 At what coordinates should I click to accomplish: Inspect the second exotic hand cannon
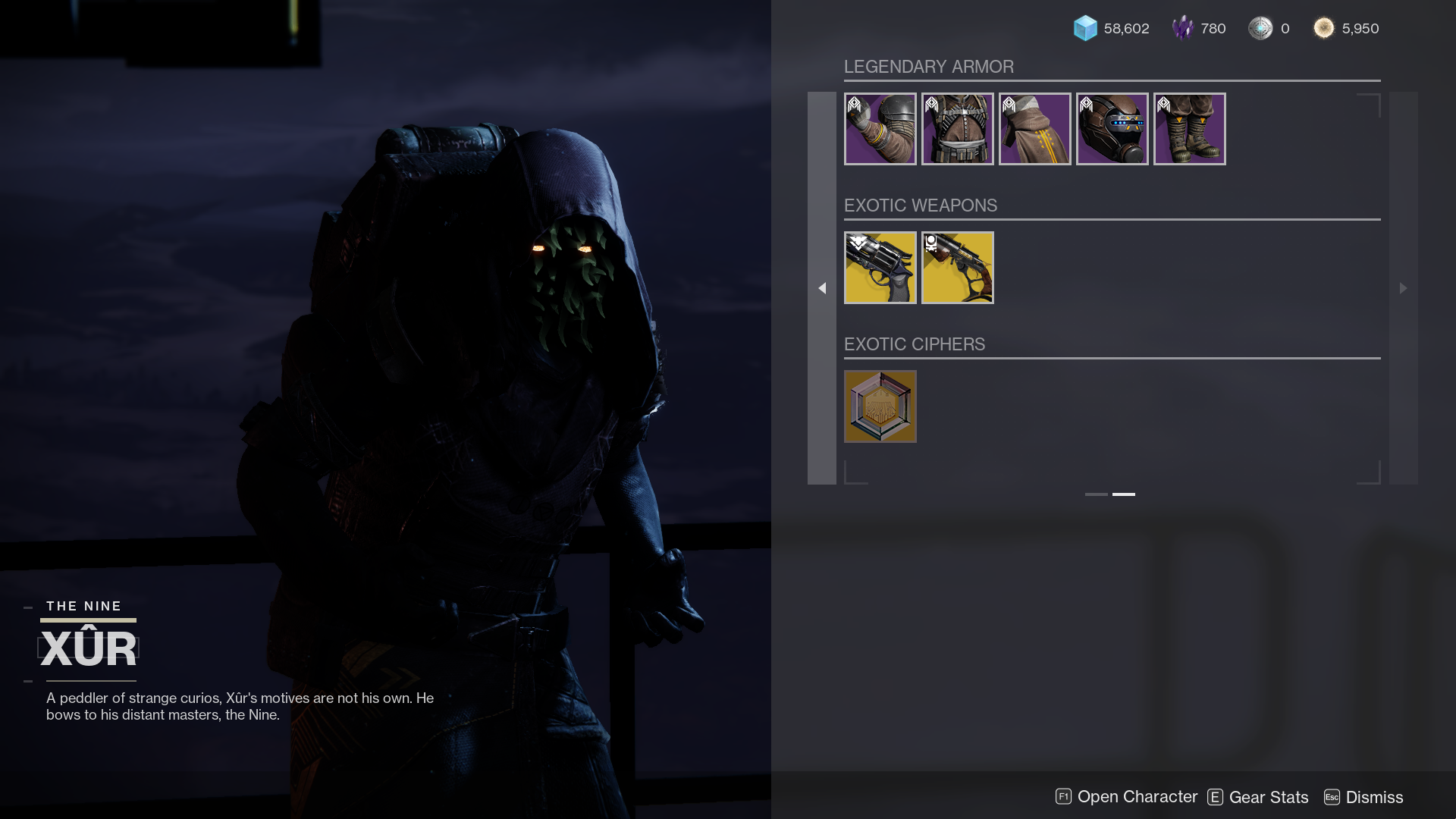coord(957,268)
